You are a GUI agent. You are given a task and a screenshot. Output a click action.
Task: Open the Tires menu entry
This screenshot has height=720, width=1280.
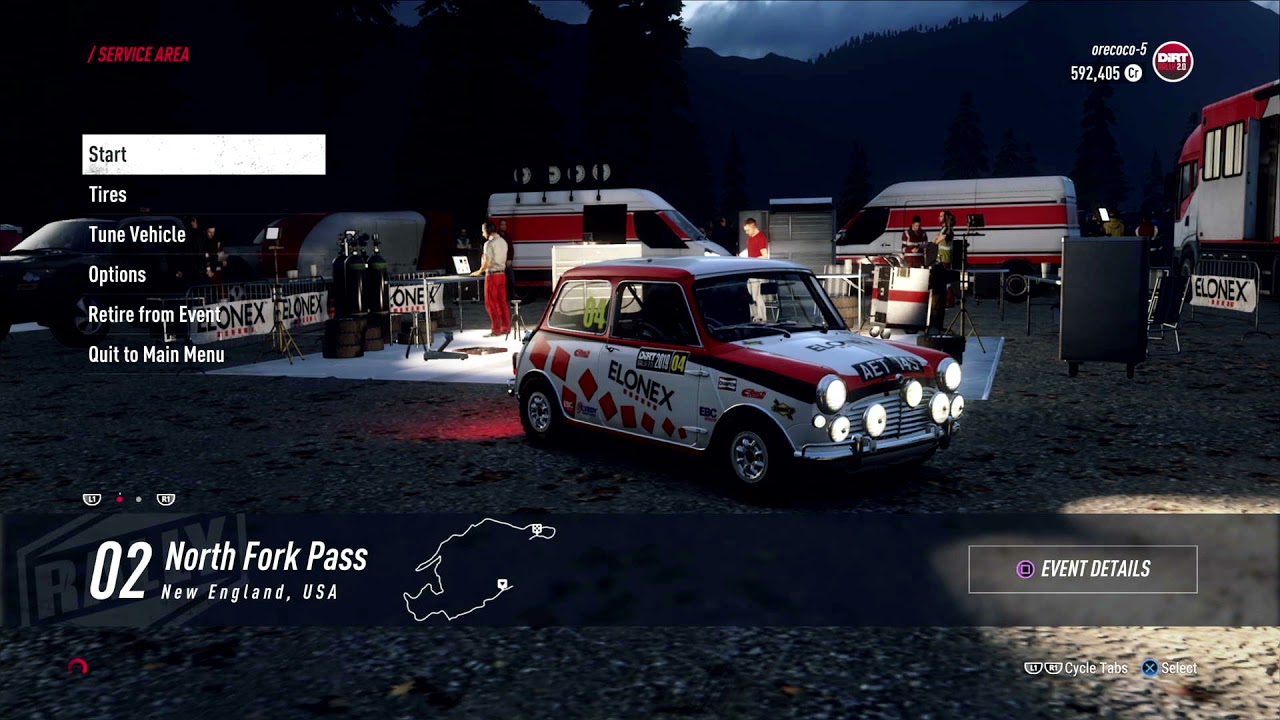[x=109, y=194]
